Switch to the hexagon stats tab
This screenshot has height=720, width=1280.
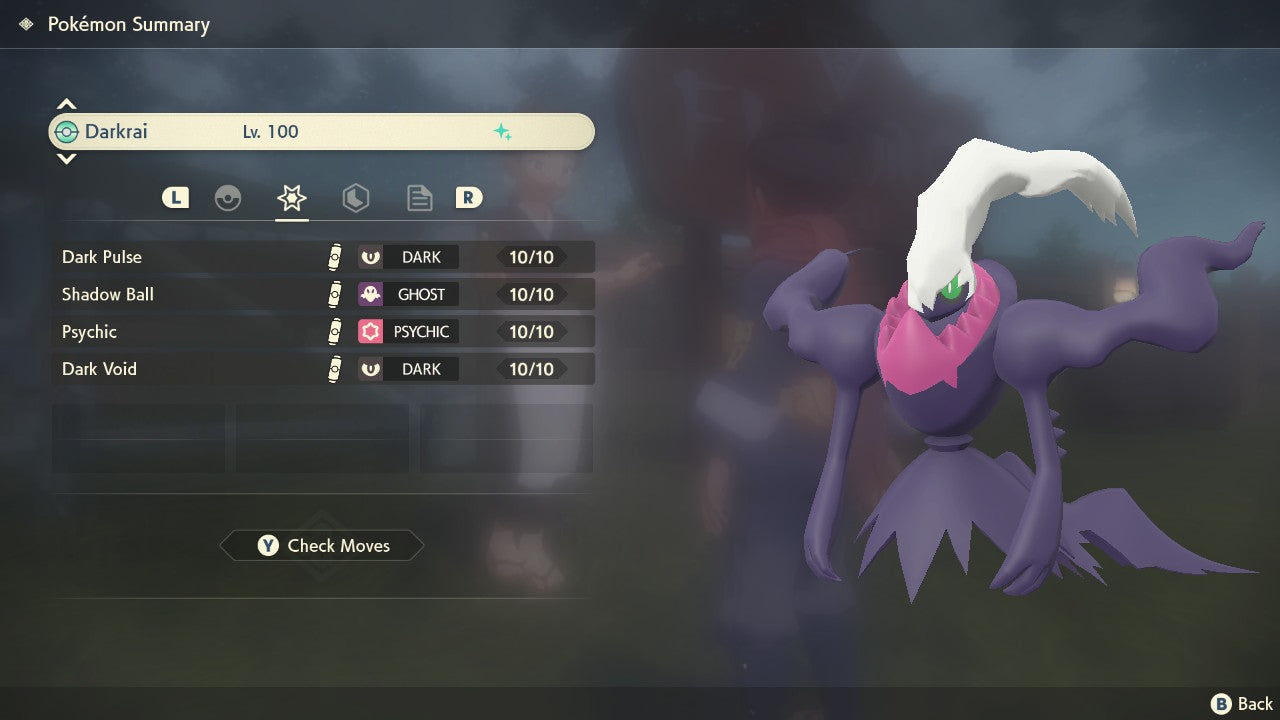[x=356, y=198]
